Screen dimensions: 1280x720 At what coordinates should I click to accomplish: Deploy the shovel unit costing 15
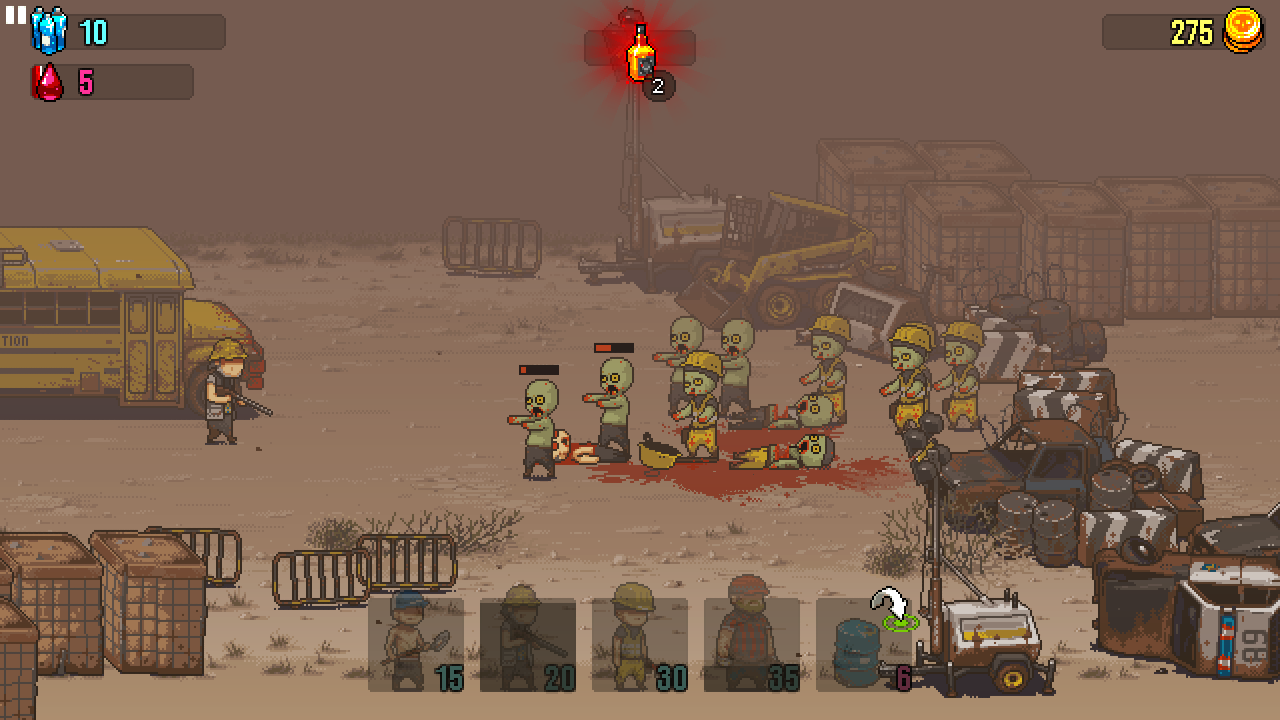tap(416, 644)
